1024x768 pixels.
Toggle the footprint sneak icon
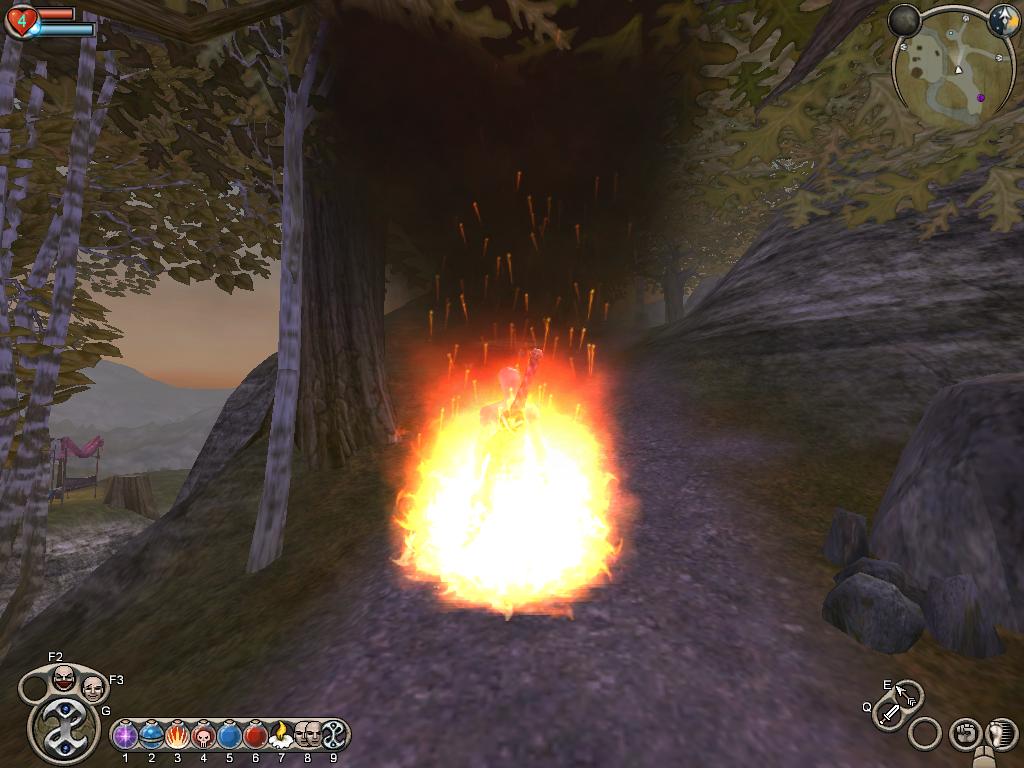1000,733
